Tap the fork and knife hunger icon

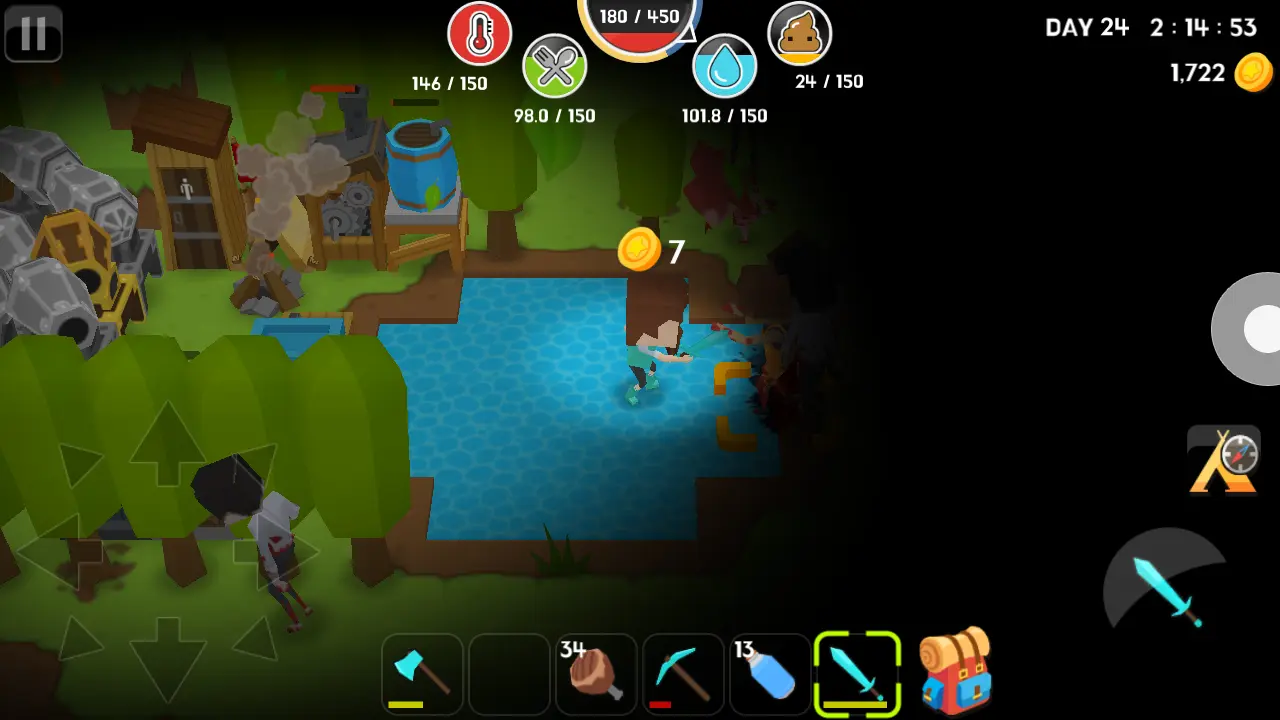click(x=554, y=66)
